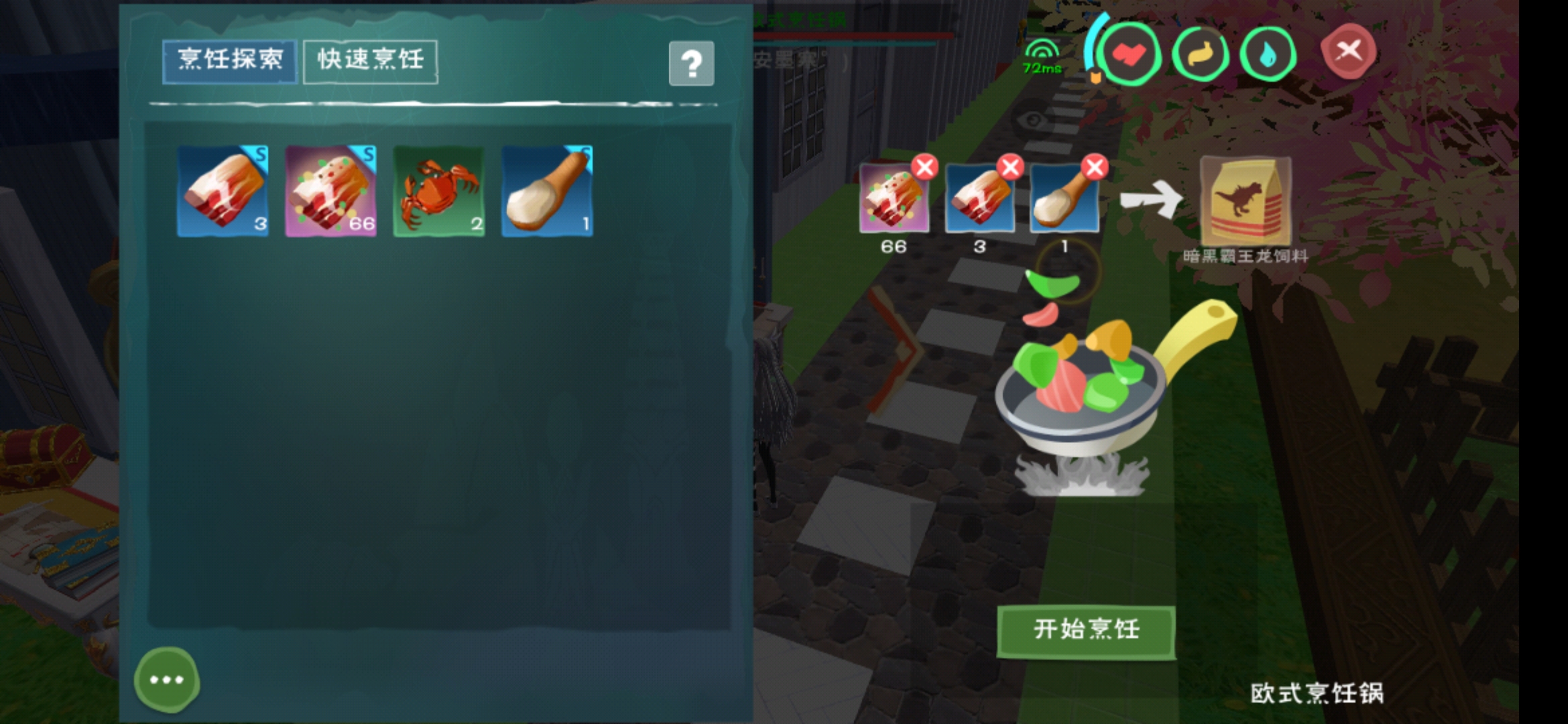The height and width of the screenshot is (724, 1568).
Task: Open the green three-dots menu button
Action: tap(166, 680)
